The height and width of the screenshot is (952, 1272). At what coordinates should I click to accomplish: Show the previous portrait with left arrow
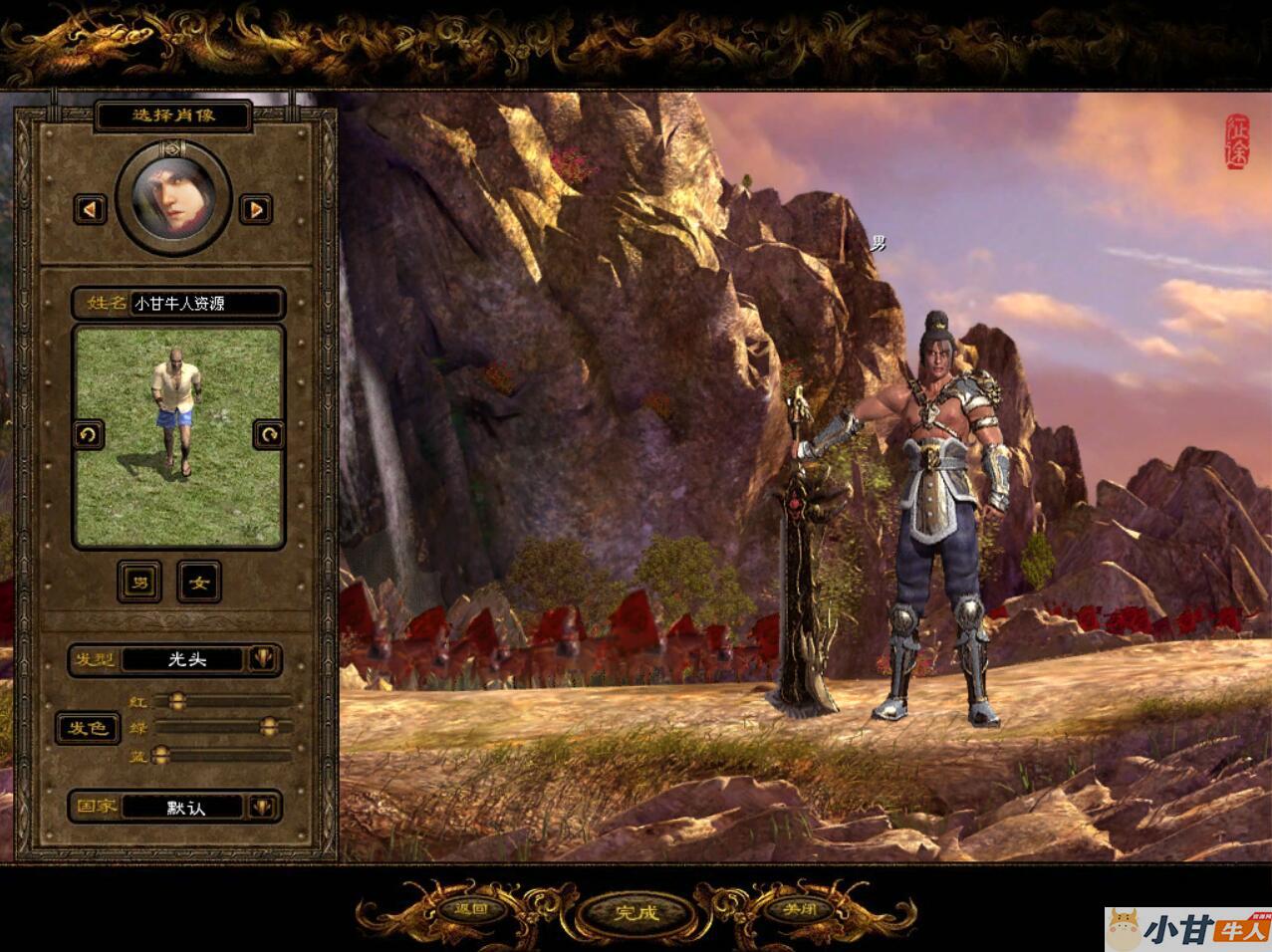(x=91, y=209)
